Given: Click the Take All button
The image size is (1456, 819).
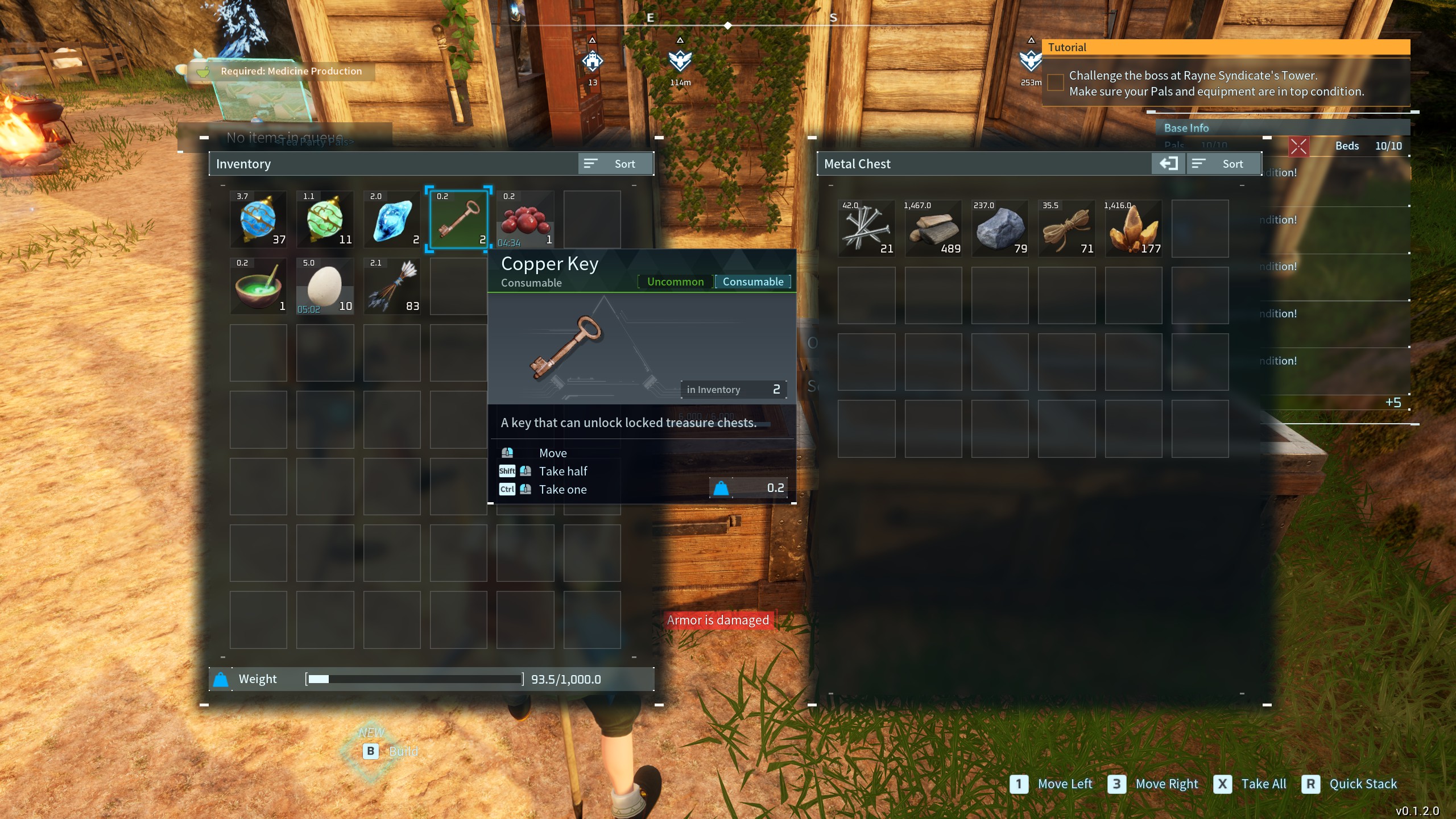Looking at the screenshot, I should [1251, 784].
